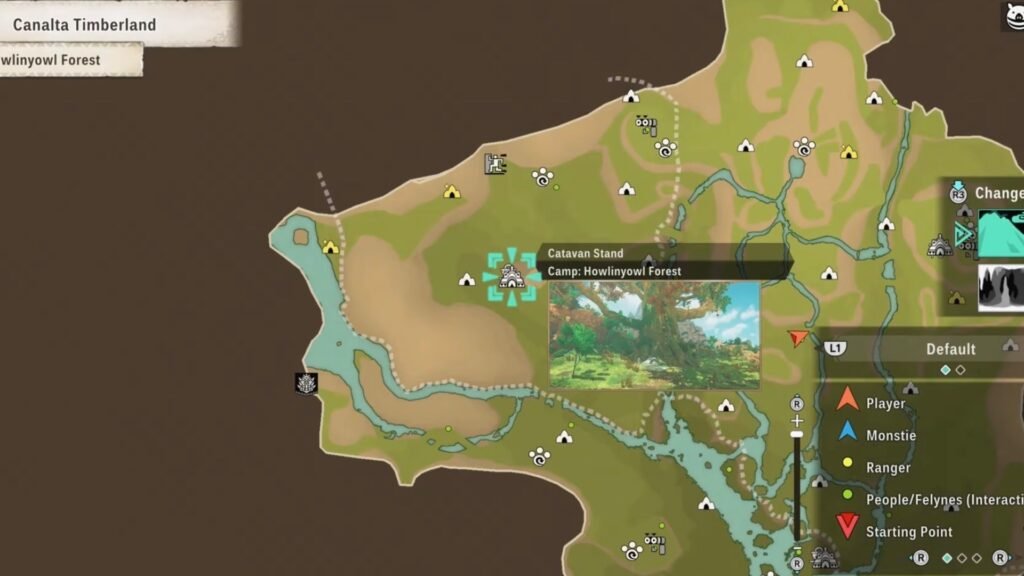Open the Howlinyowl Forest camp preview image
The image size is (1024, 576).
654,334
